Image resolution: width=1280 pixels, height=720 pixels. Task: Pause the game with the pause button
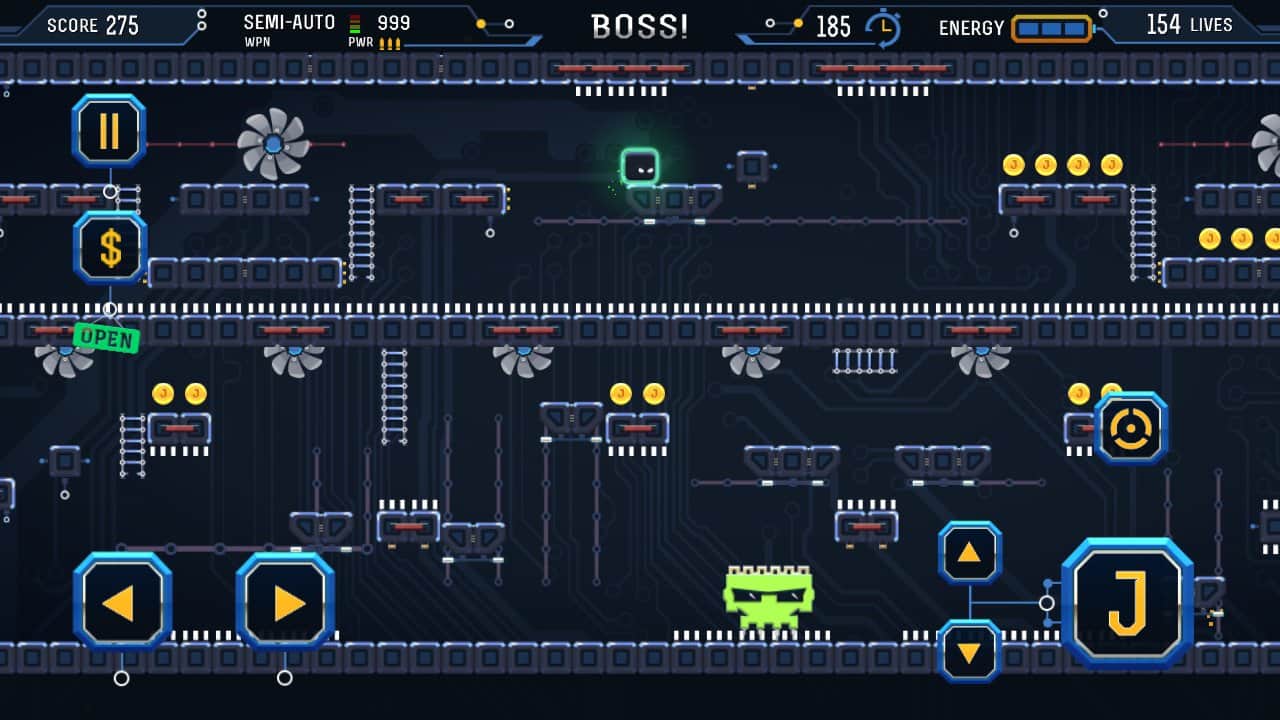tap(109, 131)
